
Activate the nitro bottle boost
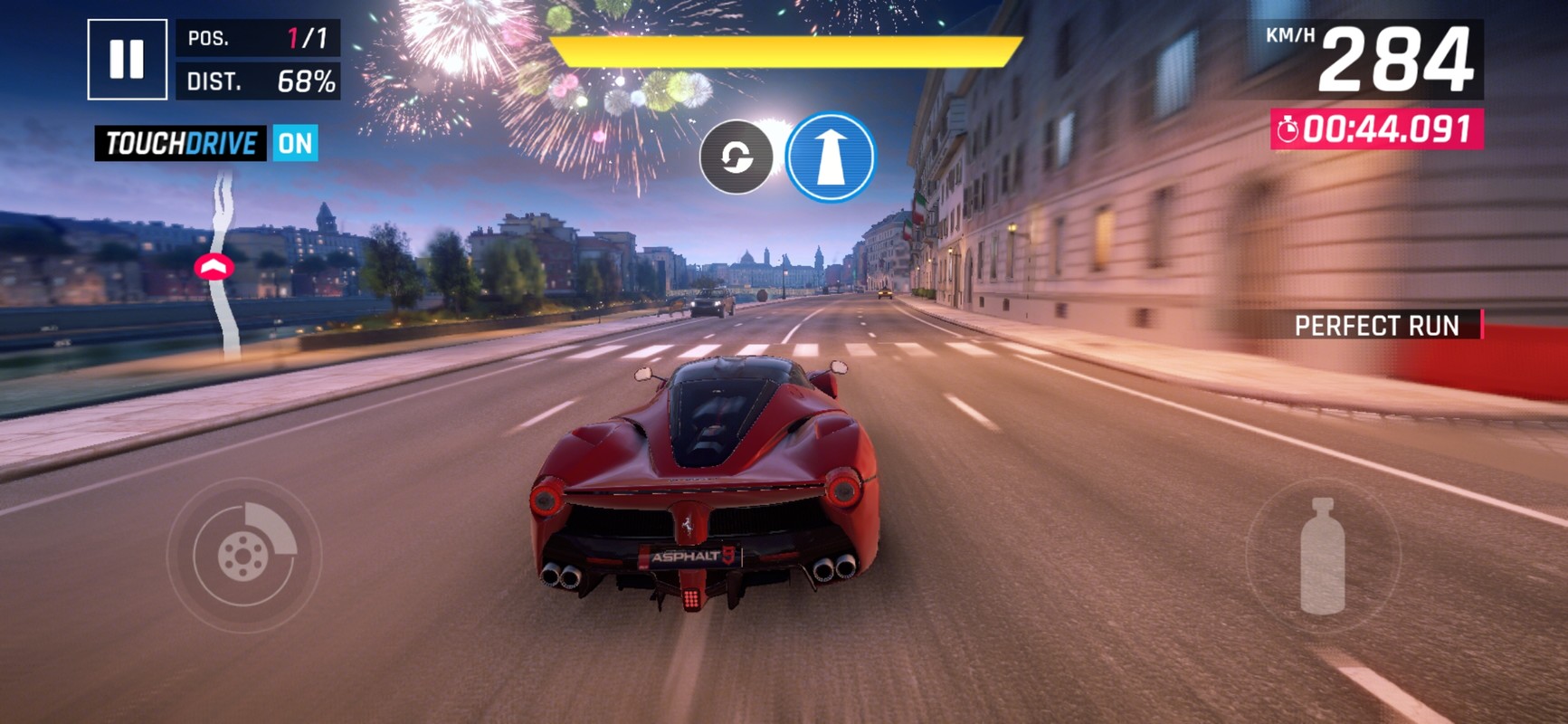point(1322,556)
